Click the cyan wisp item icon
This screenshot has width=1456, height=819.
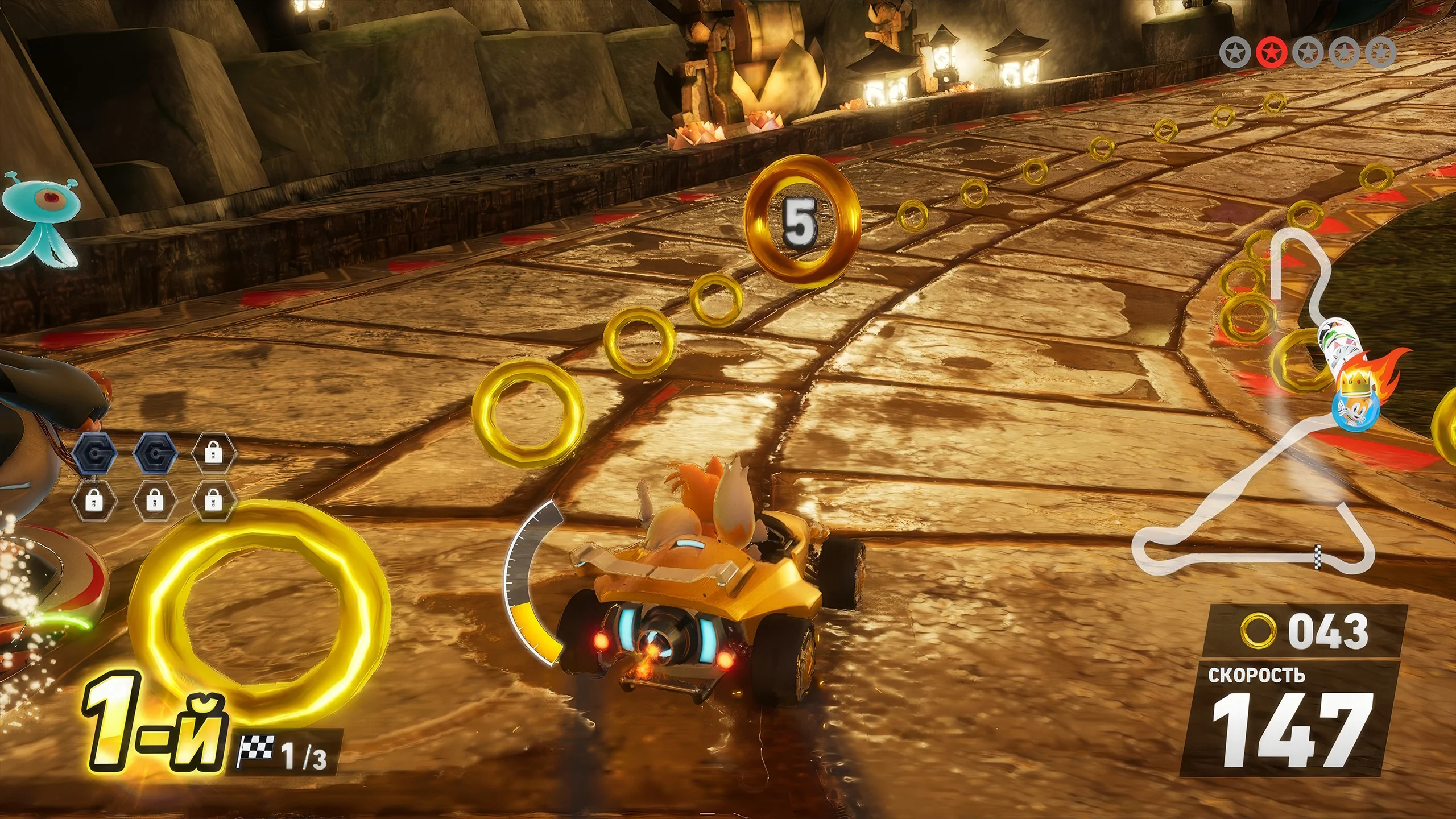click(x=40, y=219)
